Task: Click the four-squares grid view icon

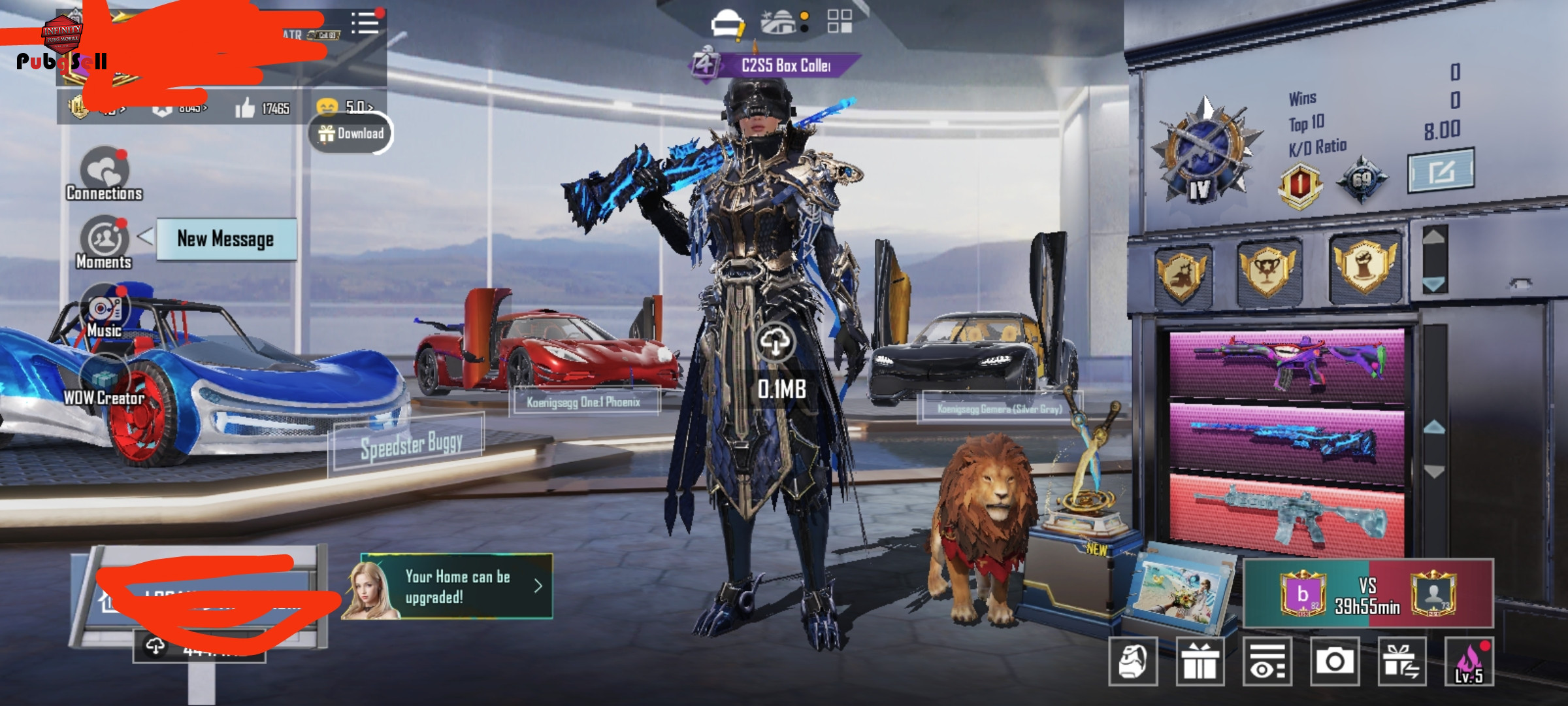Action: click(840, 22)
